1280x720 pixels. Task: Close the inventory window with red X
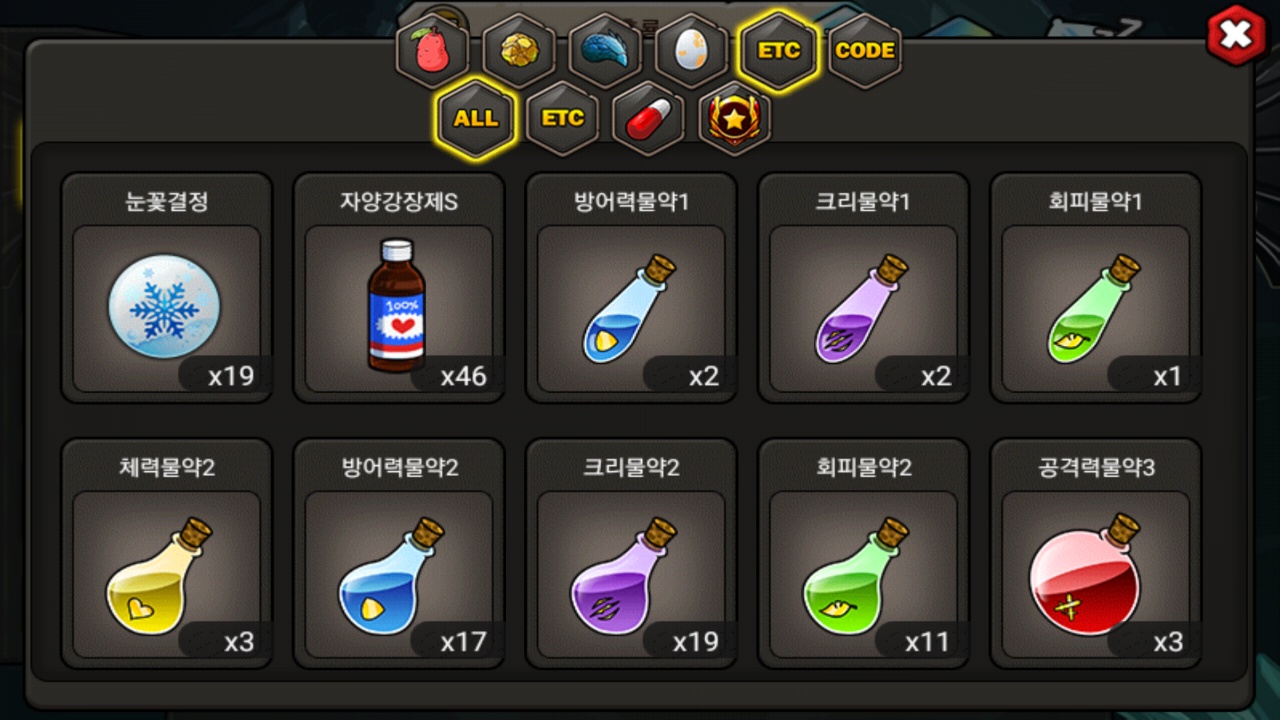[x=1236, y=35]
